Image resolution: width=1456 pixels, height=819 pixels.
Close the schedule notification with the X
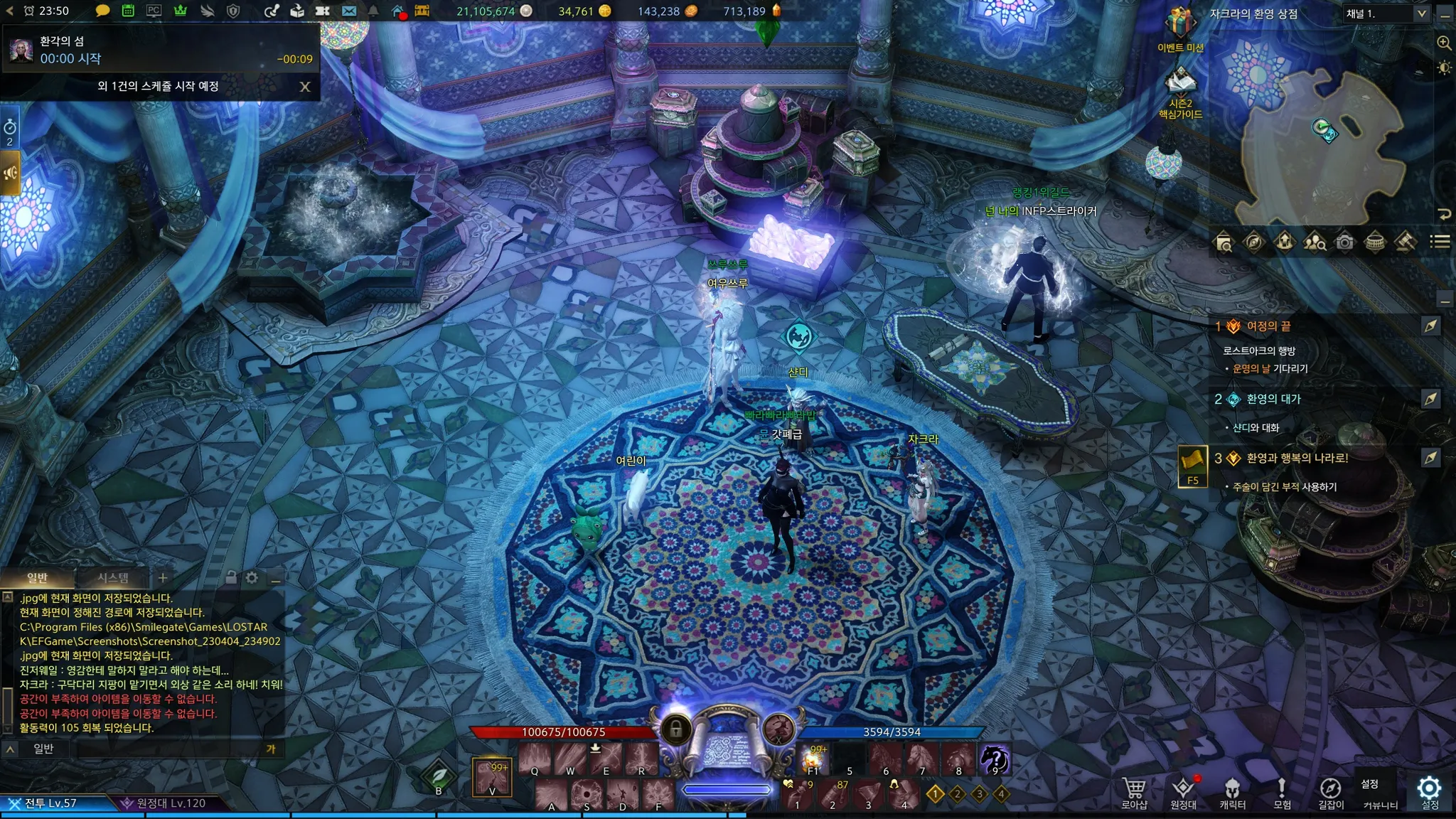pyautogui.click(x=305, y=87)
